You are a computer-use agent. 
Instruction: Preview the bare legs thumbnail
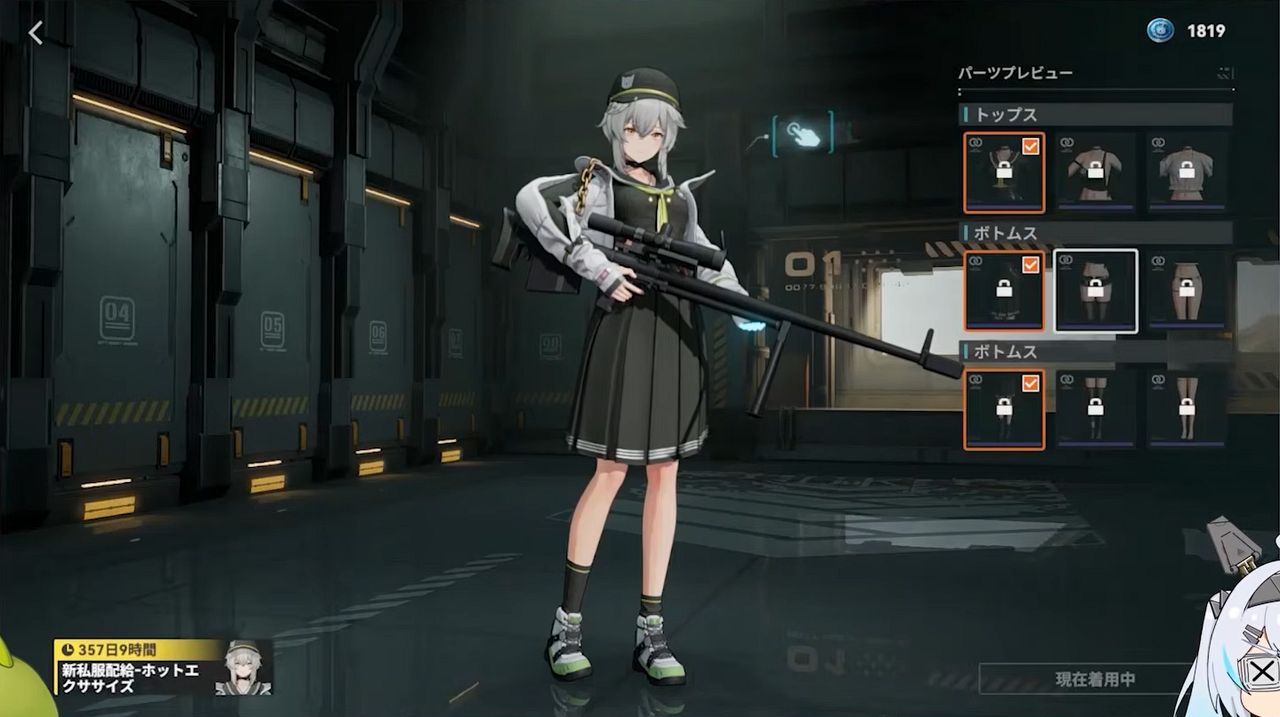tap(1187, 409)
